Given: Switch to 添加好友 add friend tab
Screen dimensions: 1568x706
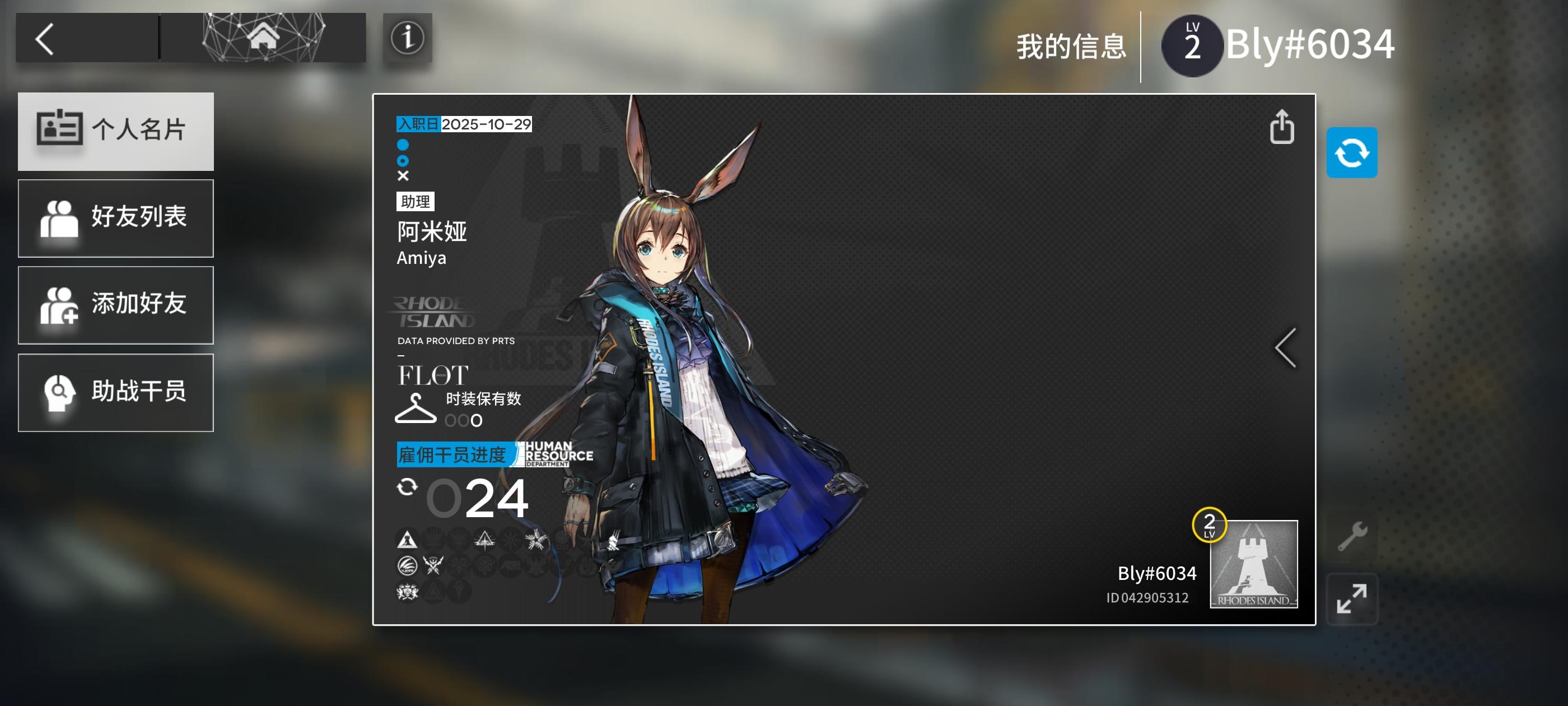Looking at the screenshot, I should [x=116, y=305].
